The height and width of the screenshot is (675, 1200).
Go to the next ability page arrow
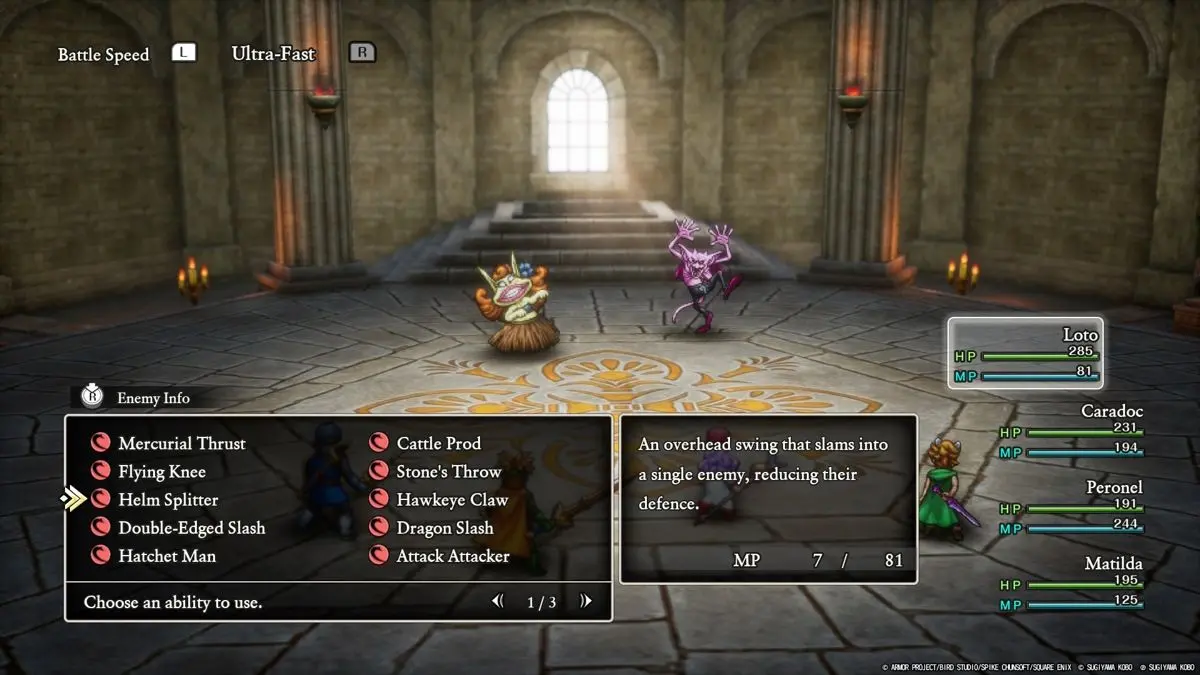coord(586,601)
